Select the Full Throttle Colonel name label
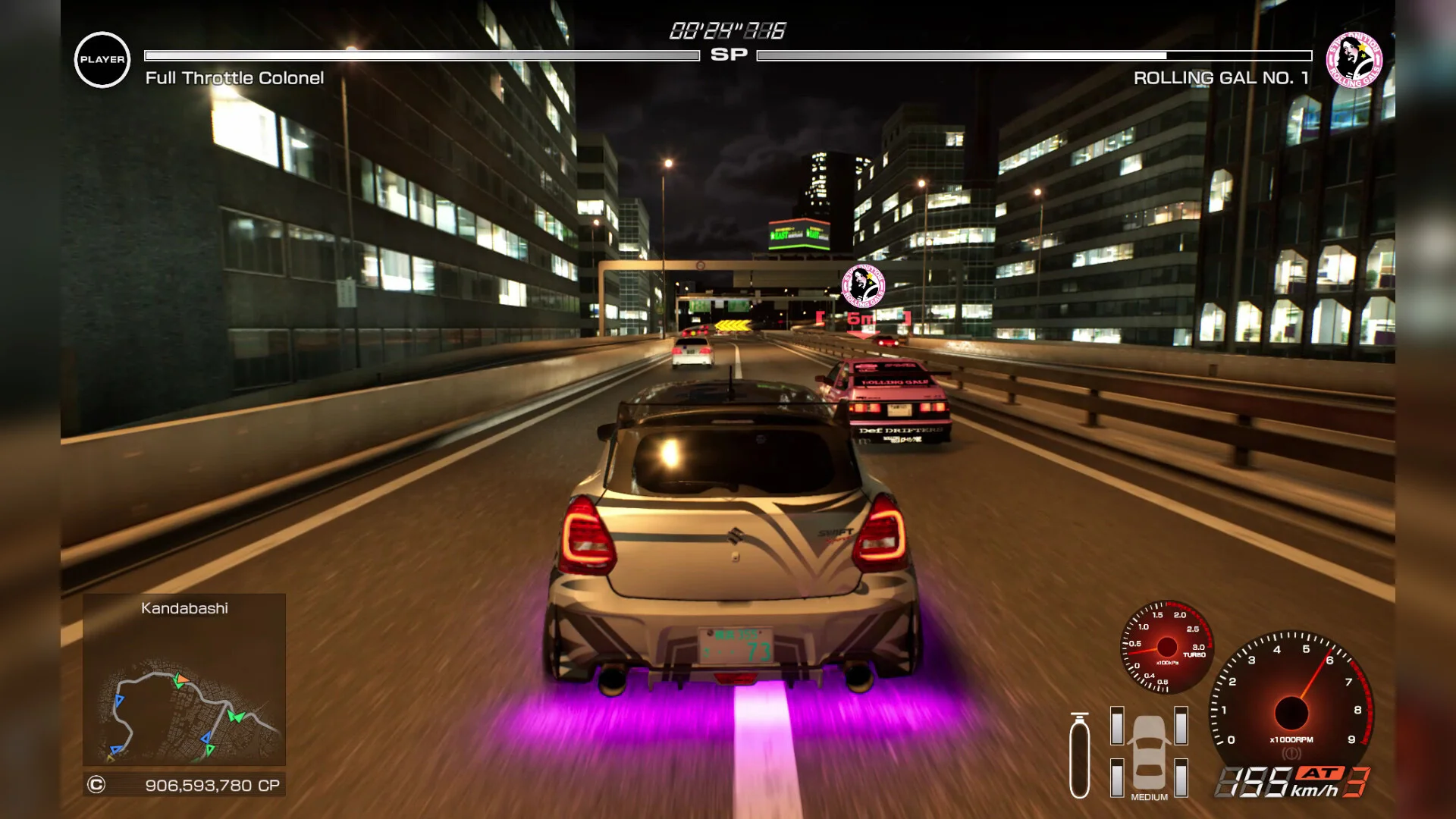The image size is (1456, 819). click(x=235, y=77)
